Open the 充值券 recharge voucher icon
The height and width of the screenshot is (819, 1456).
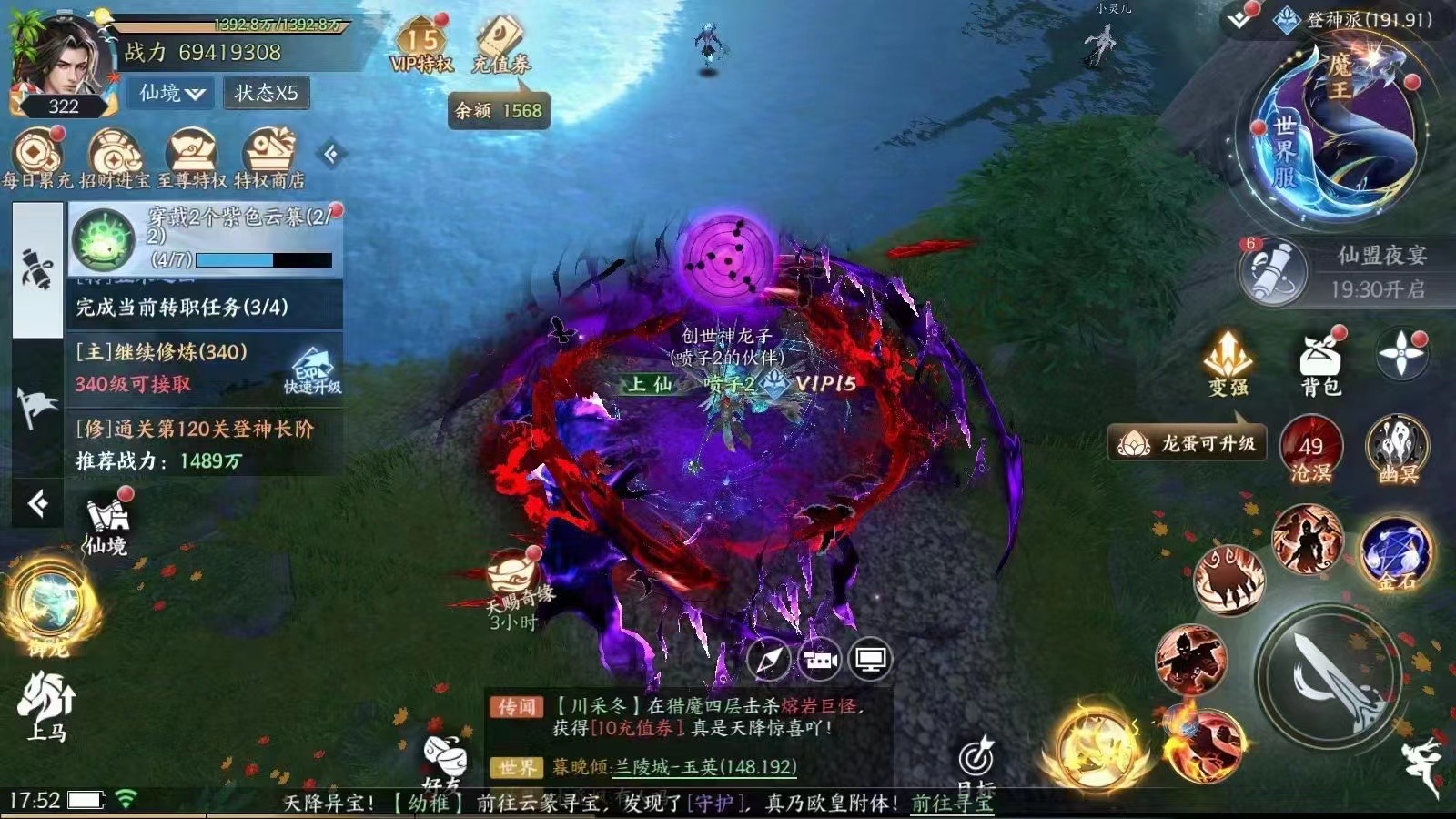coord(500,45)
